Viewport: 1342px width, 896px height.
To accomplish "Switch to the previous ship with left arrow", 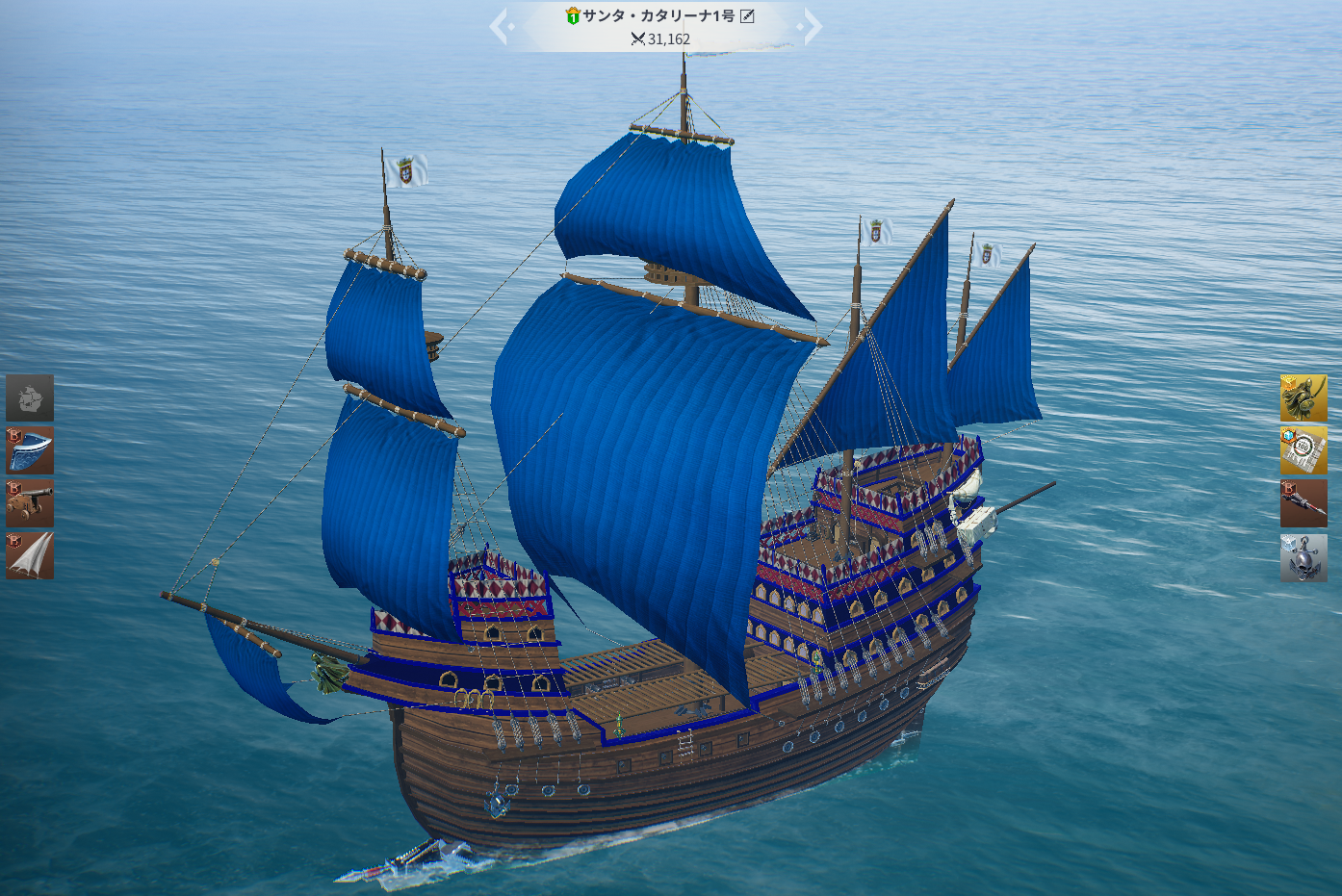I will [499, 26].
